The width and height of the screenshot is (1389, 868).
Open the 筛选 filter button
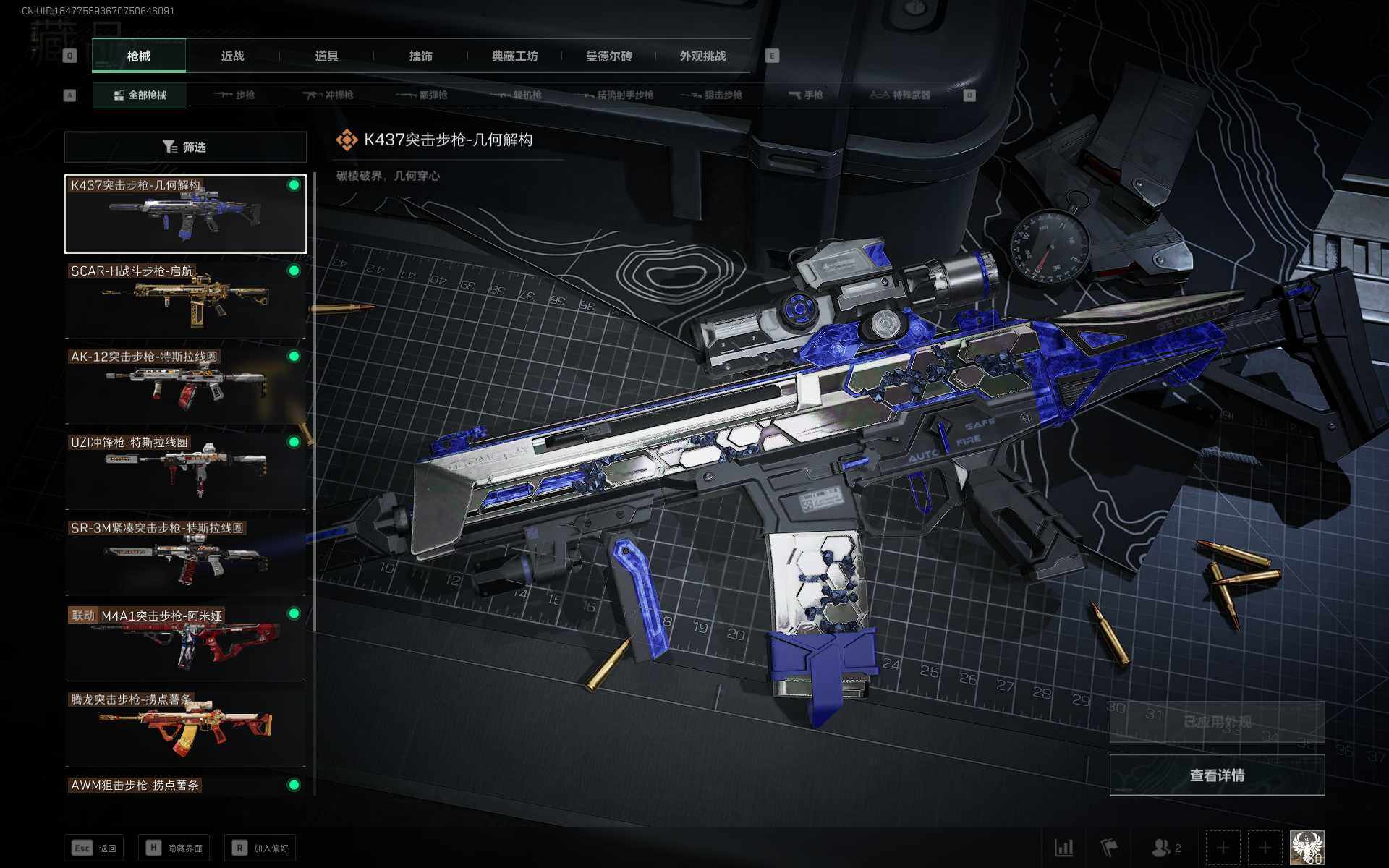[185, 147]
